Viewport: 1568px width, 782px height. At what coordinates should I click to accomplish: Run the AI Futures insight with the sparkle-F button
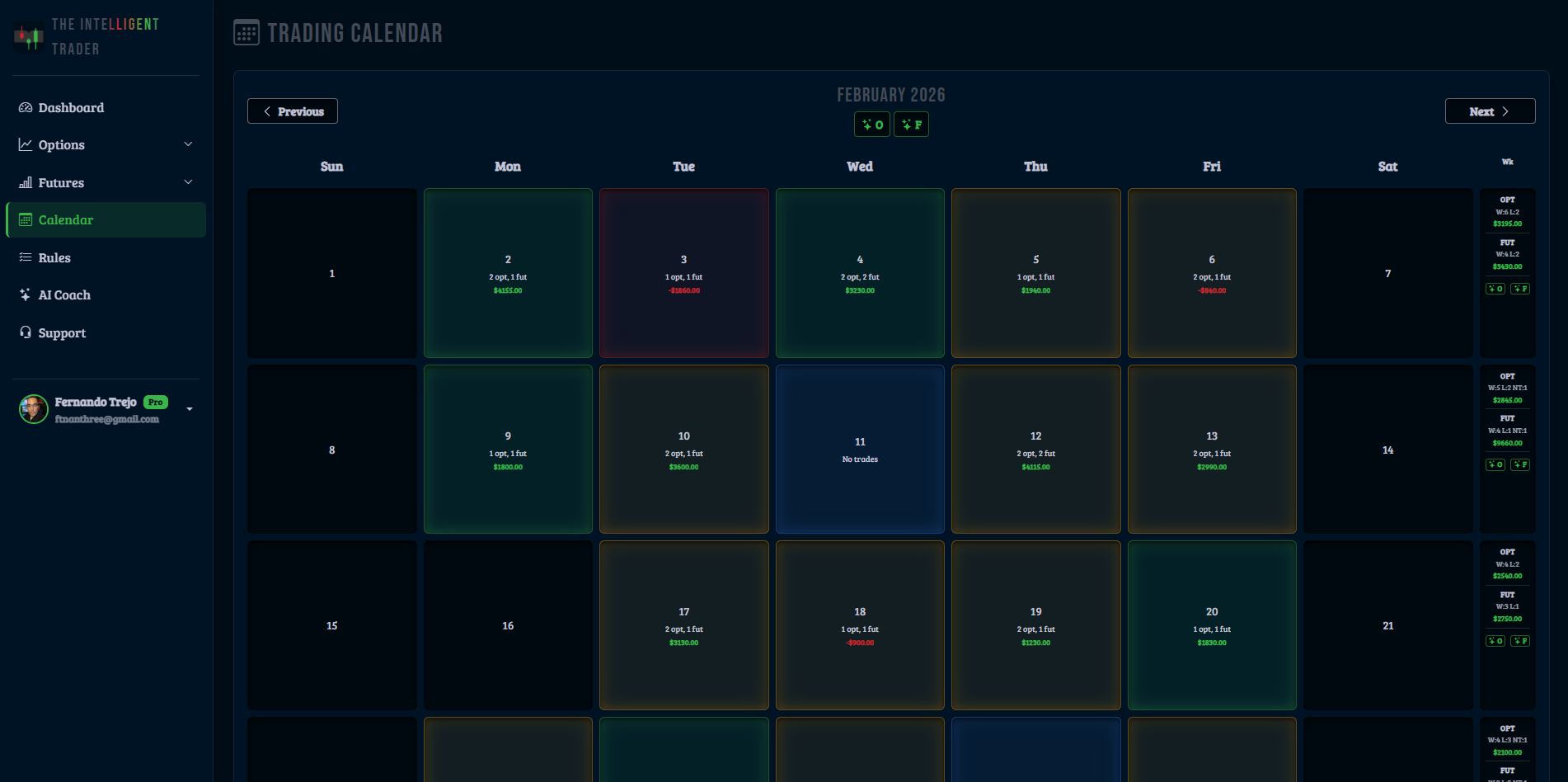(x=911, y=124)
